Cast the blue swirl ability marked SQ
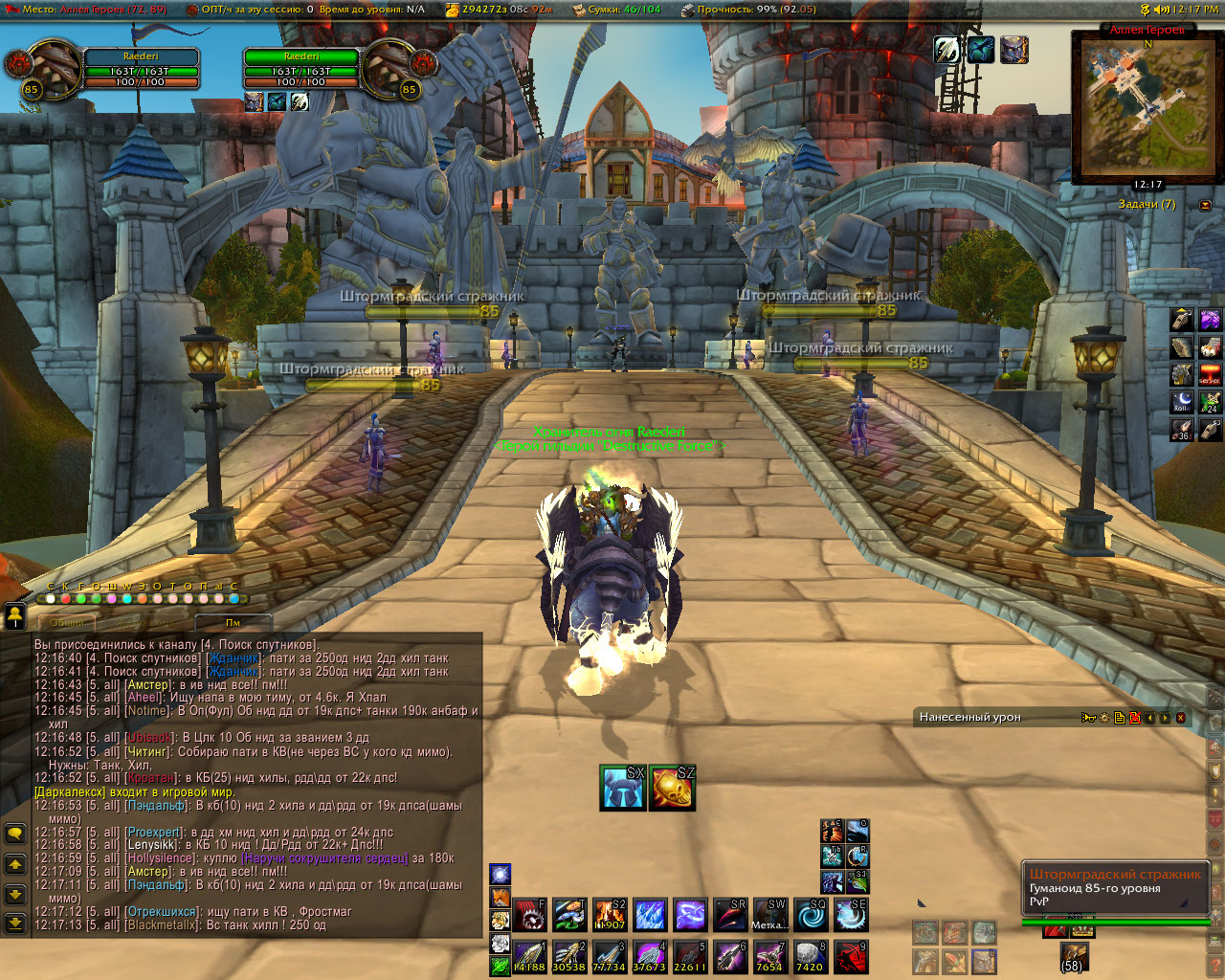1225x980 pixels. (811, 915)
